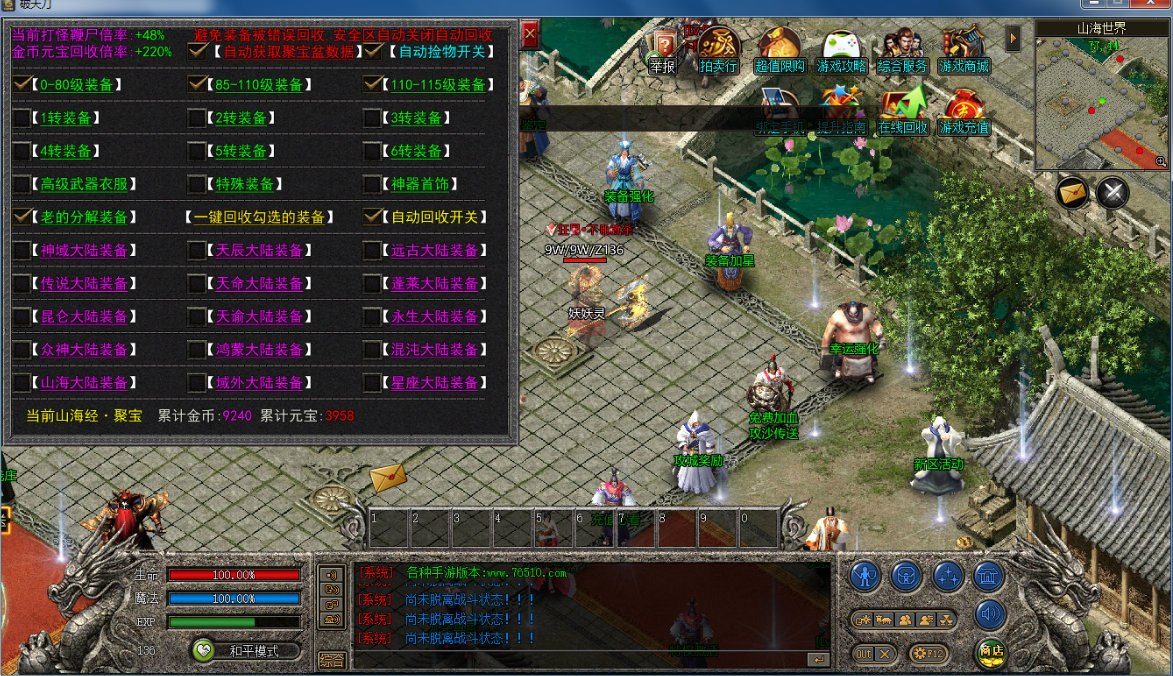Close the equipment recycle panel

click(530, 35)
